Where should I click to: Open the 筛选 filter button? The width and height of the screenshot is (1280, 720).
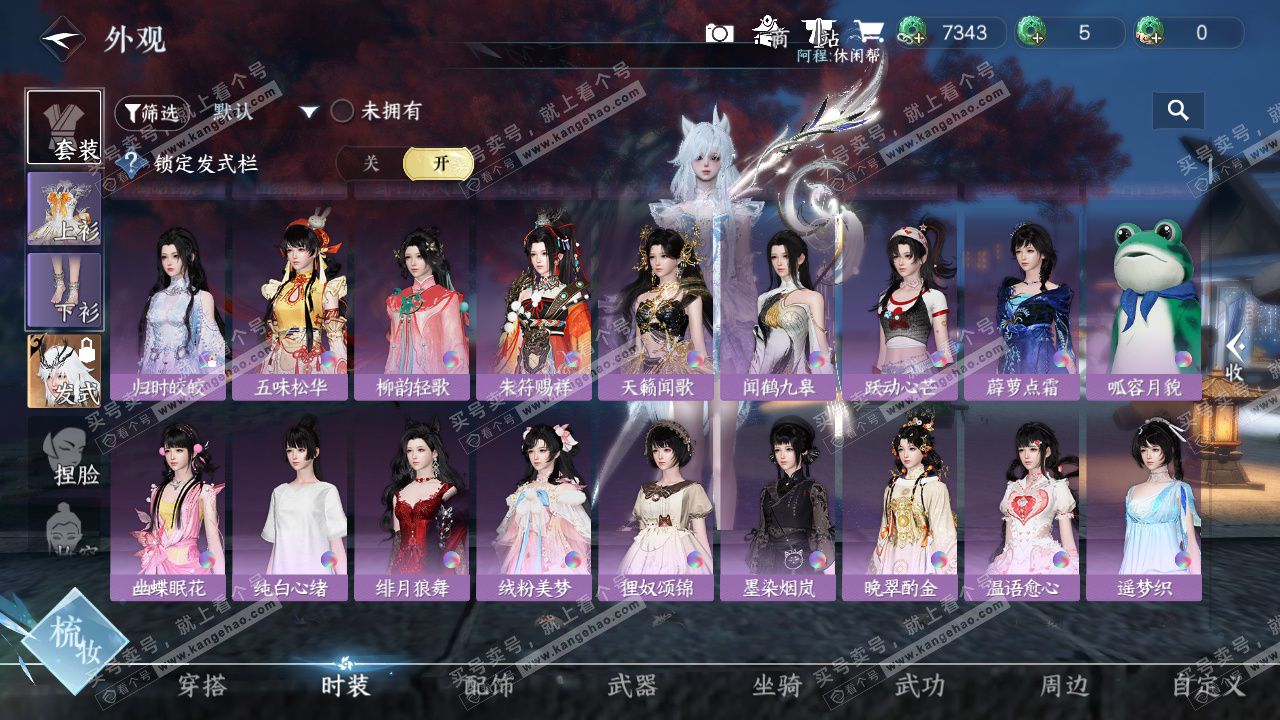(151, 113)
